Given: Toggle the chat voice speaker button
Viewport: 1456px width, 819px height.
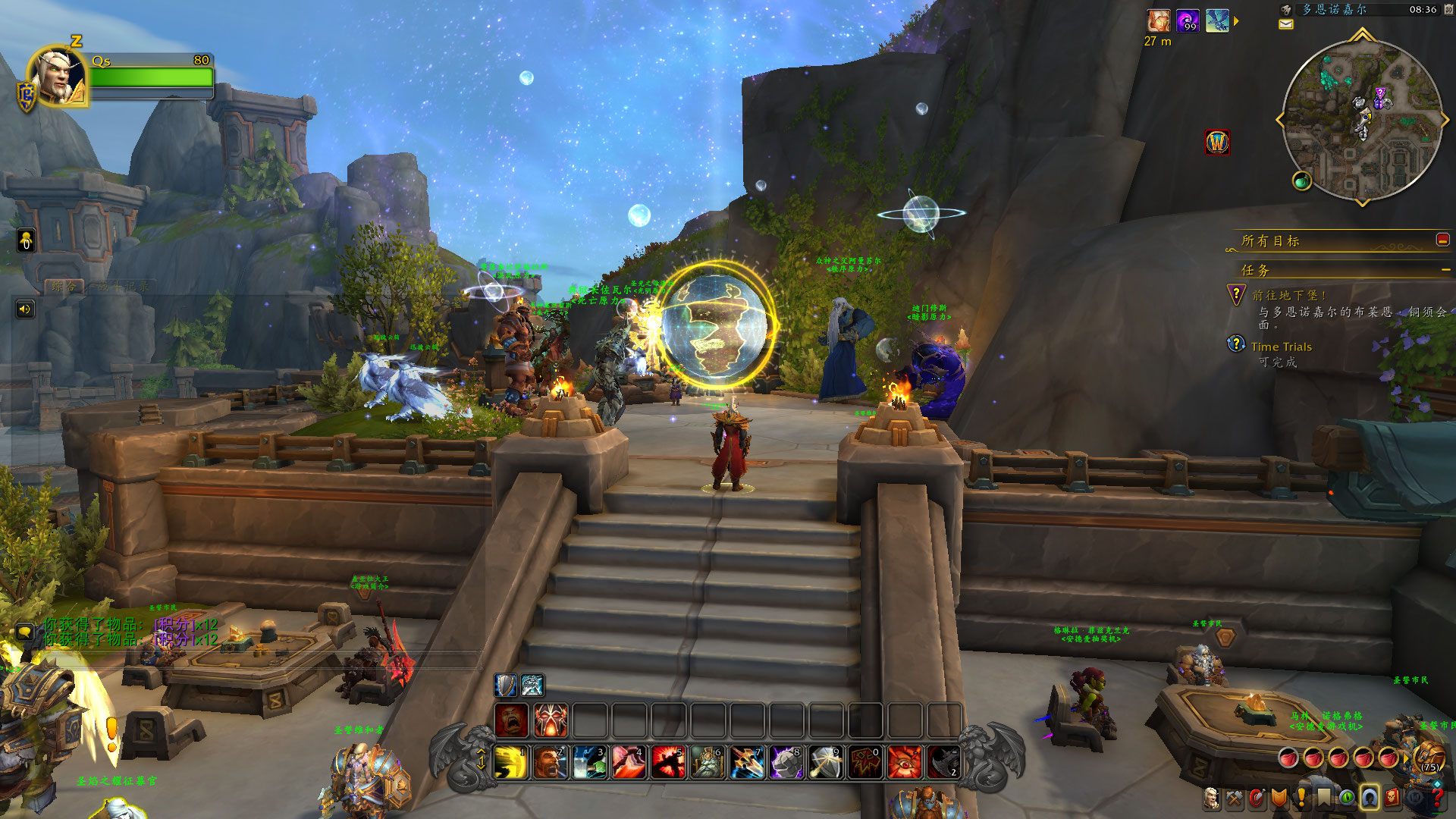Looking at the screenshot, I should [x=25, y=309].
